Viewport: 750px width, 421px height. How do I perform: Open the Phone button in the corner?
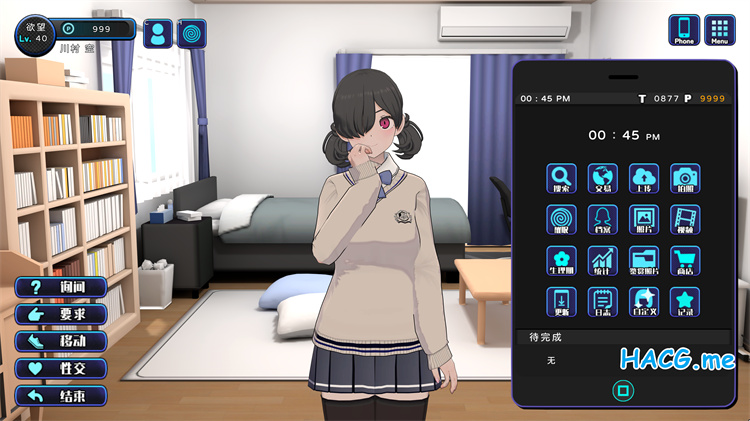point(684,29)
